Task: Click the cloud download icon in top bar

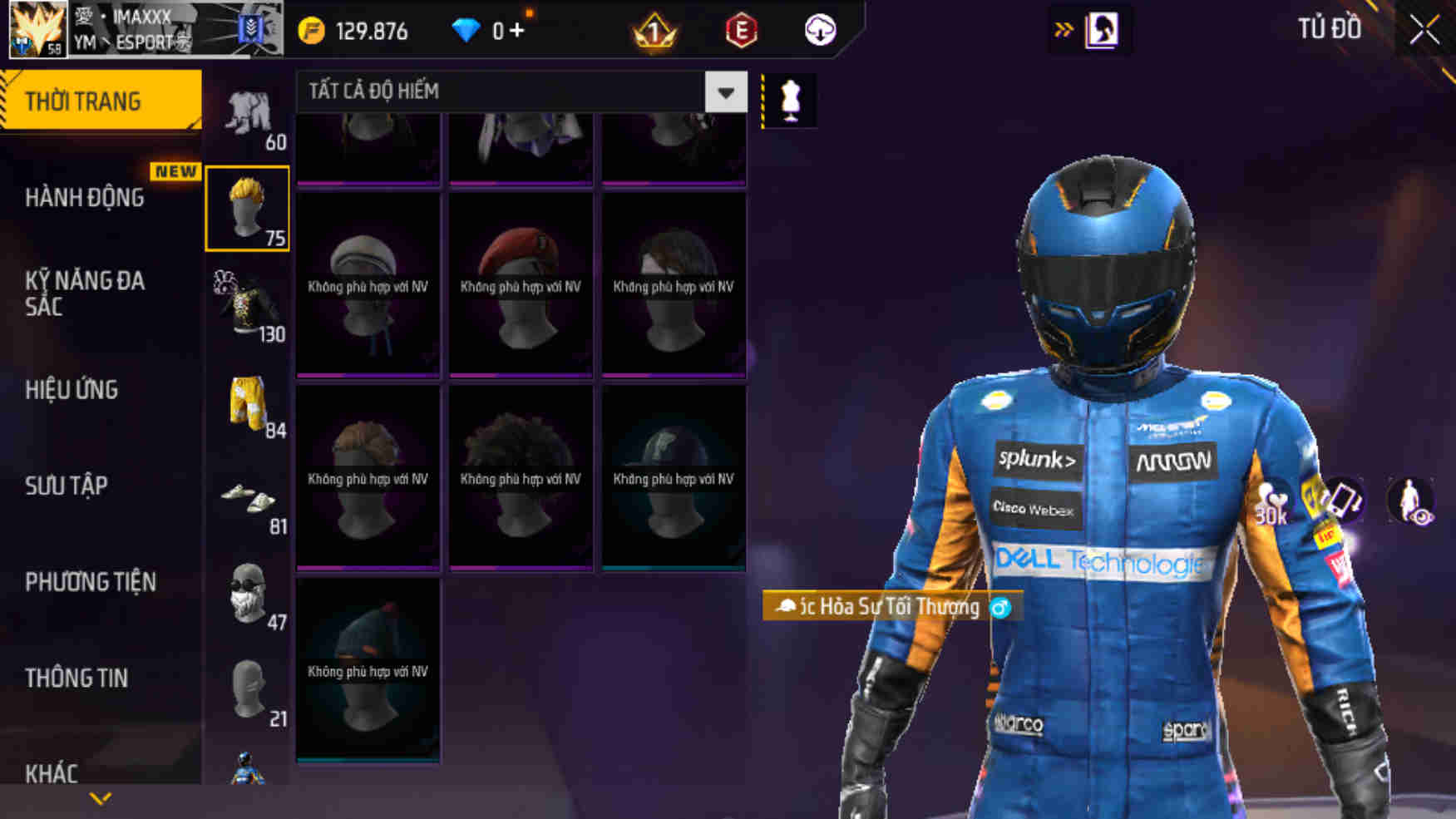Action: coord(819,31)
